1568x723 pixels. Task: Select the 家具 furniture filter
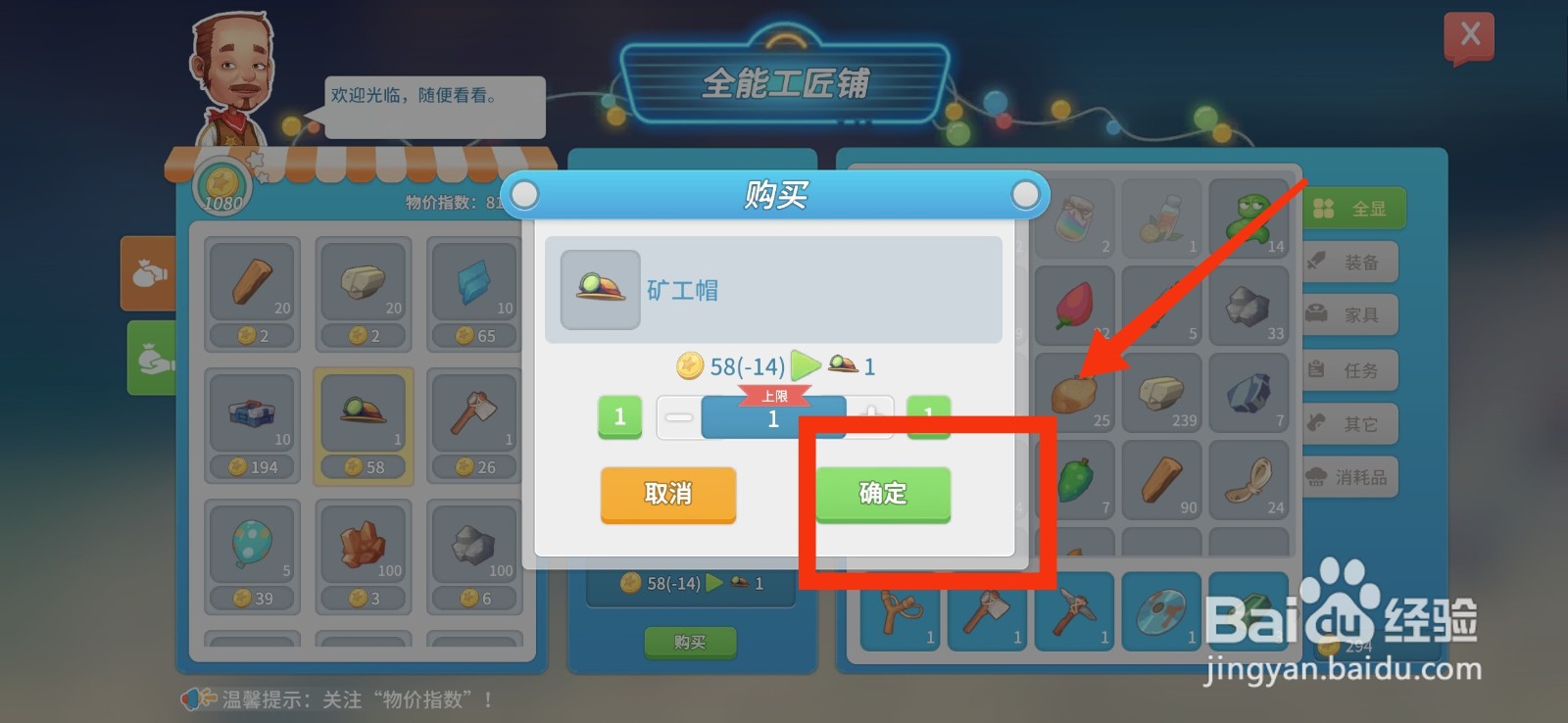[1350, 314]
